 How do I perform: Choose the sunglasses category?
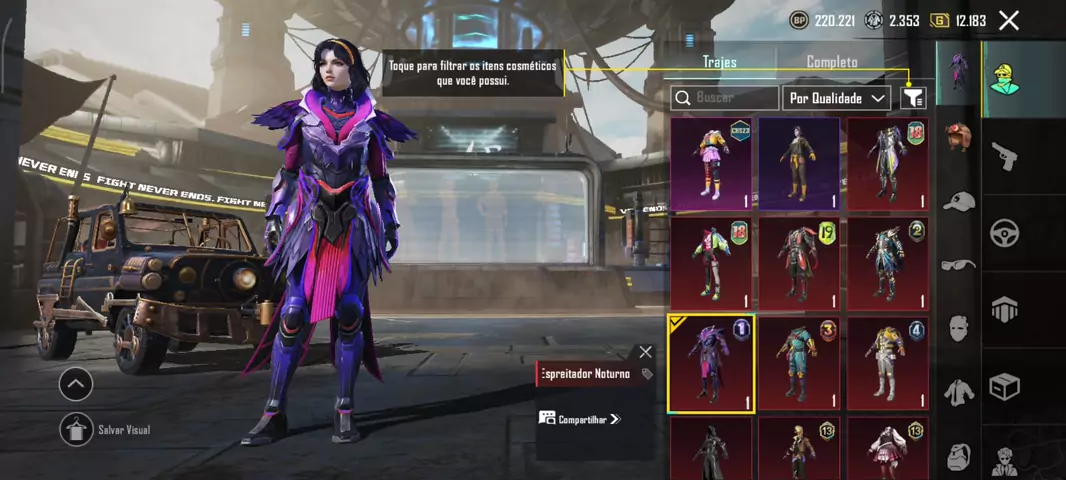tap(959, 264)
